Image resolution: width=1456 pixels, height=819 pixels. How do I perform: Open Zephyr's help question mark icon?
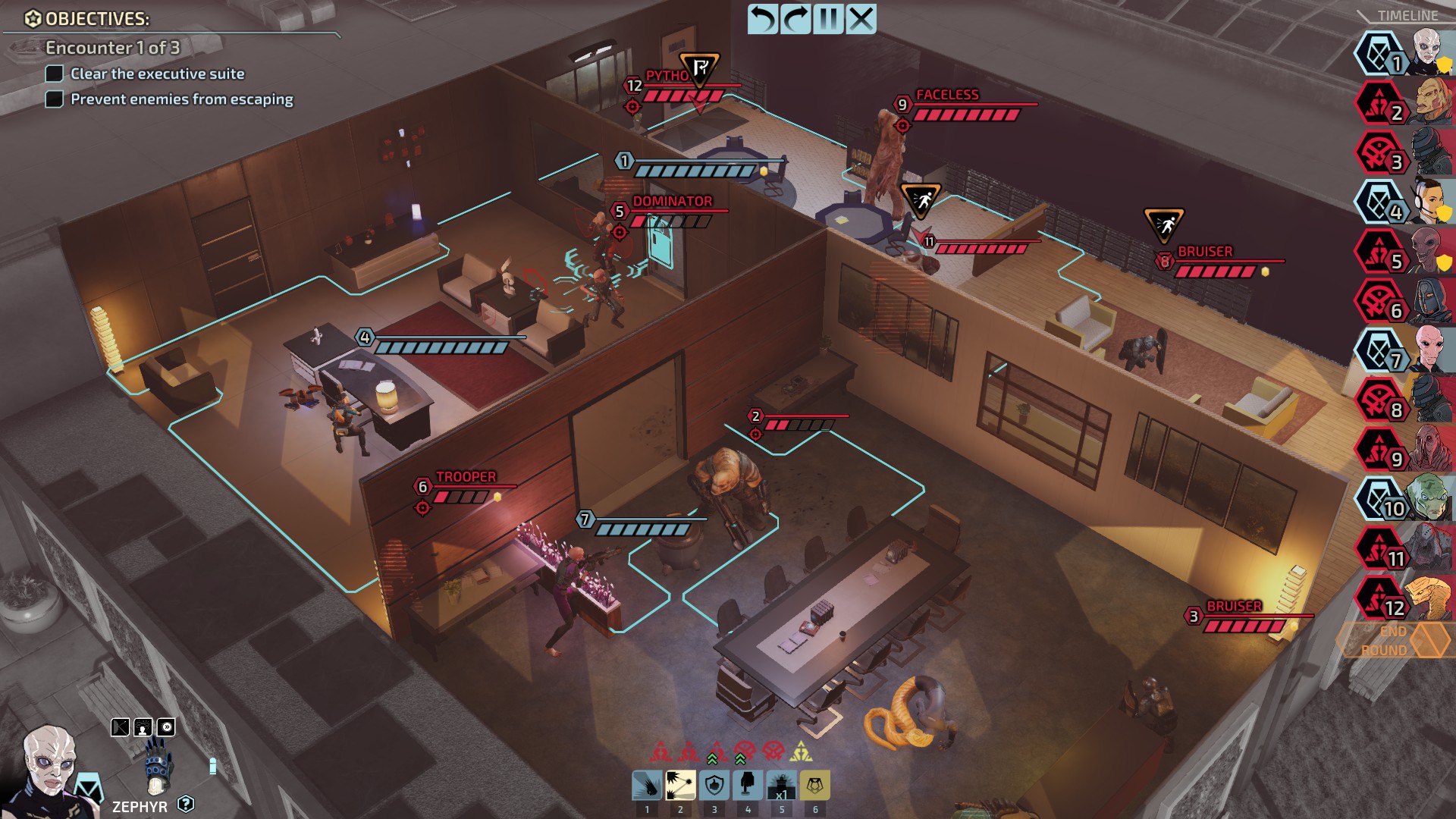[186, 804]
